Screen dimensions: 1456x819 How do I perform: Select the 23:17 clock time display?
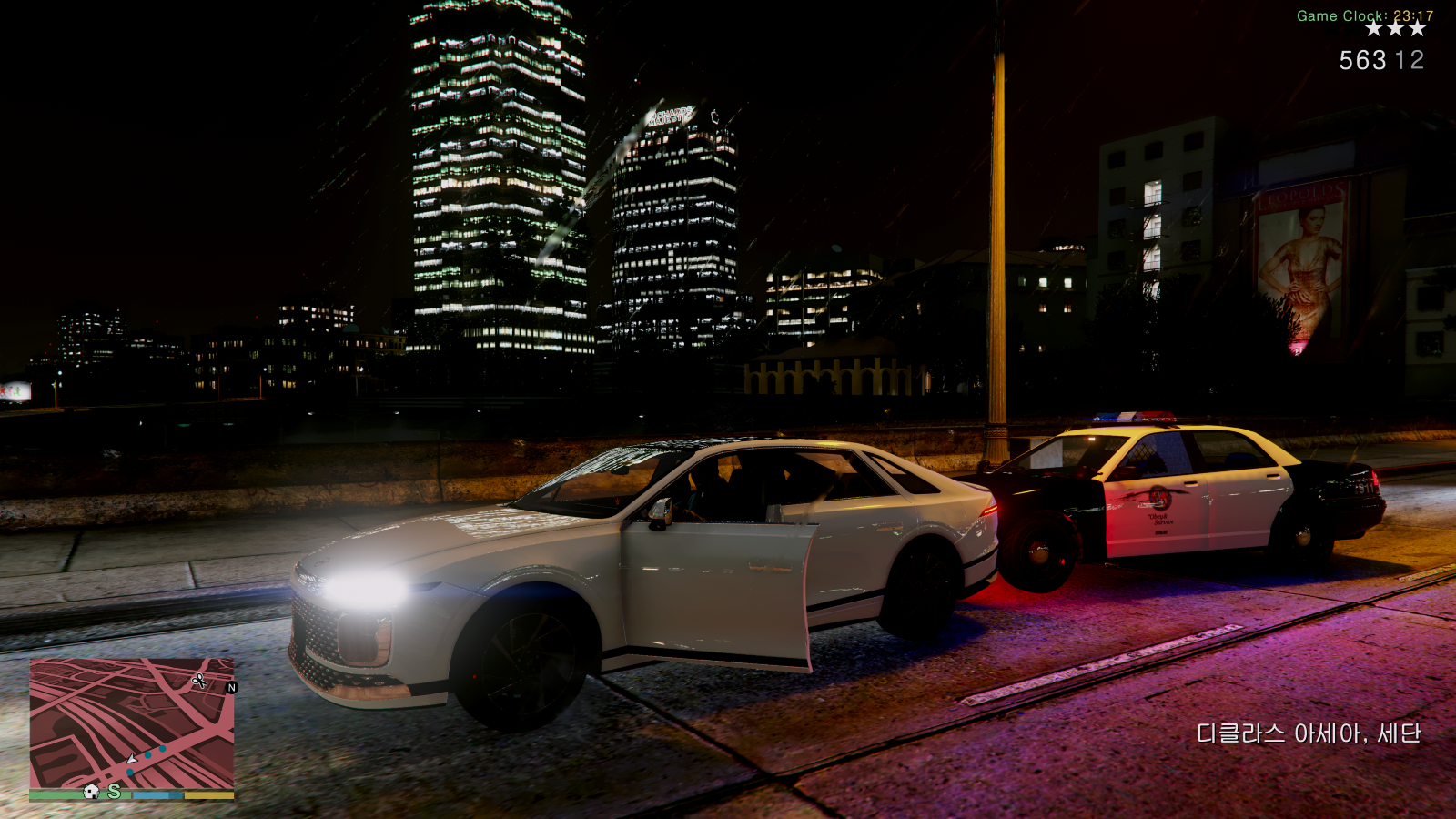point(1413,15)
